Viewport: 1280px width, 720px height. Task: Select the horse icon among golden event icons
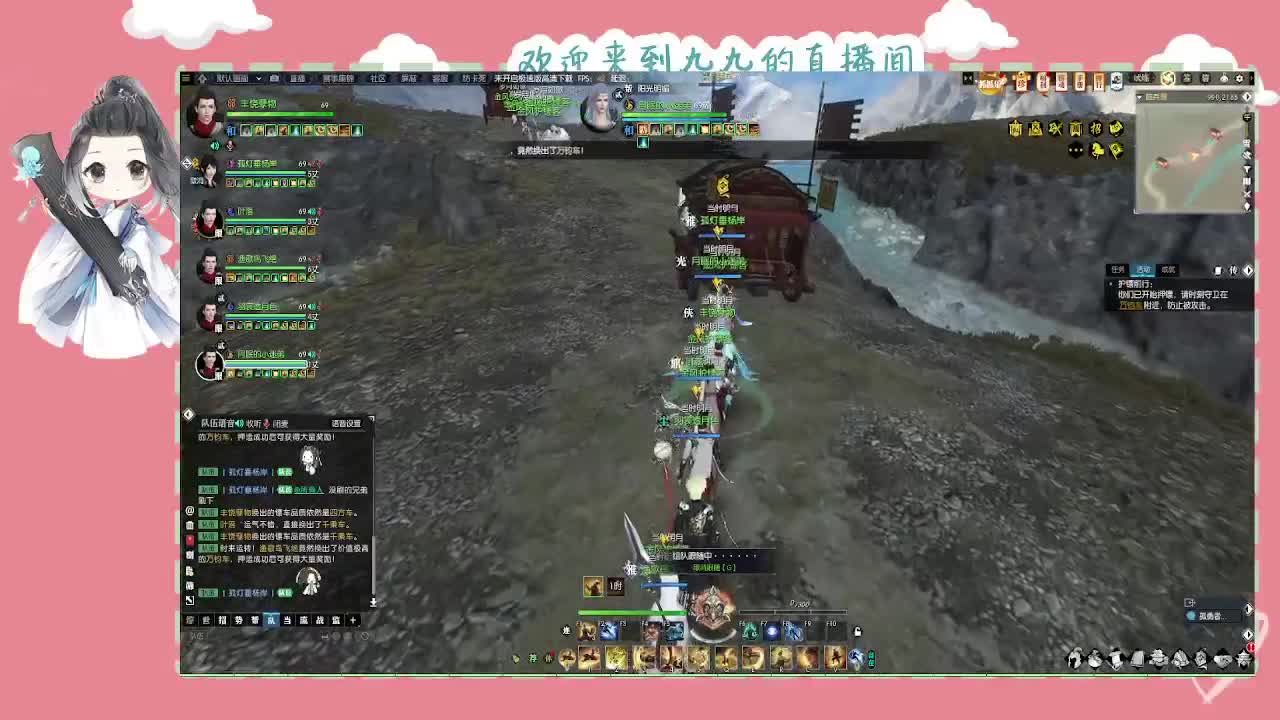point(1098,150)
